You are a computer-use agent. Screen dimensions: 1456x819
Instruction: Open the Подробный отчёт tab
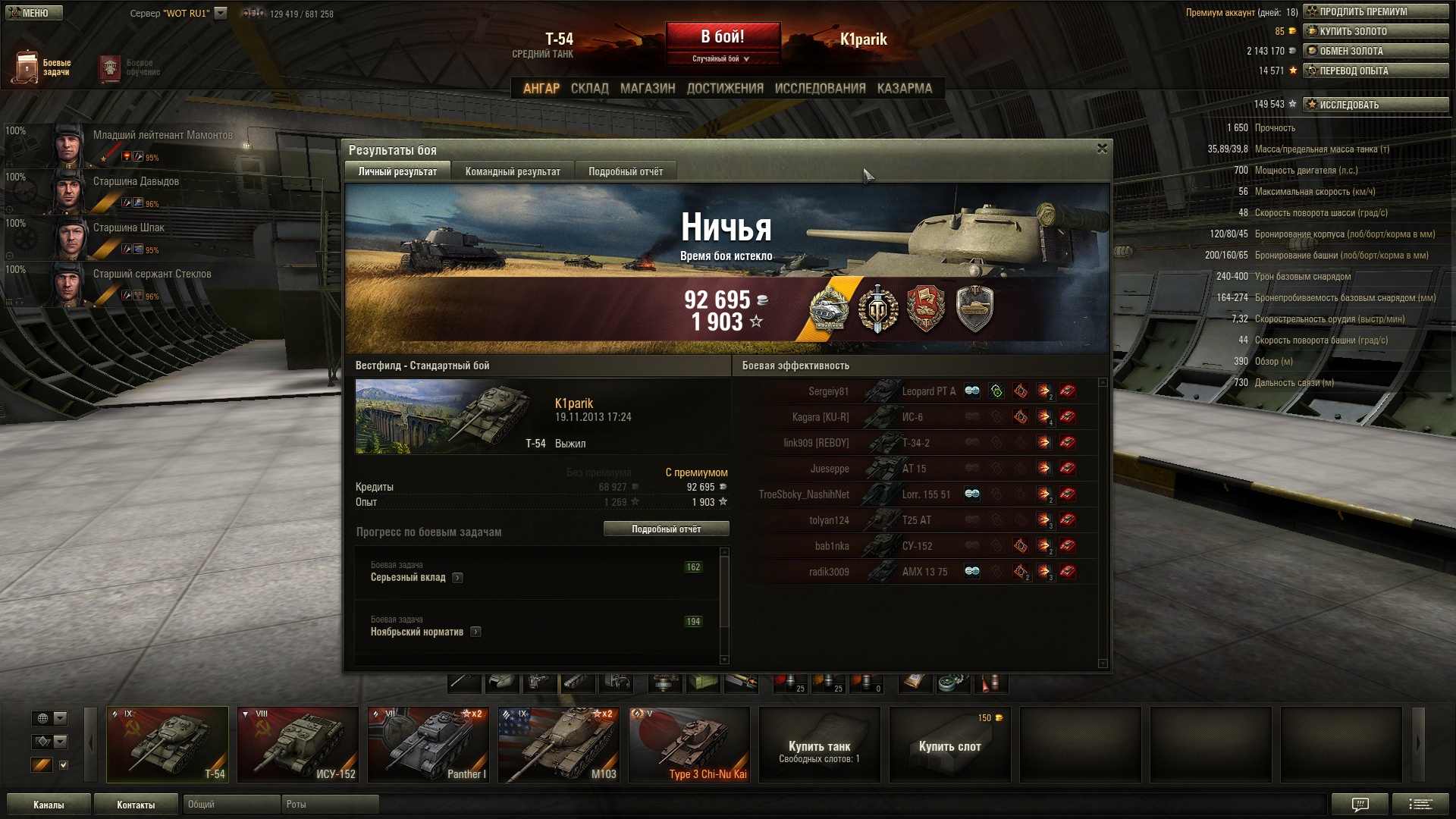[x=625, y=171]
